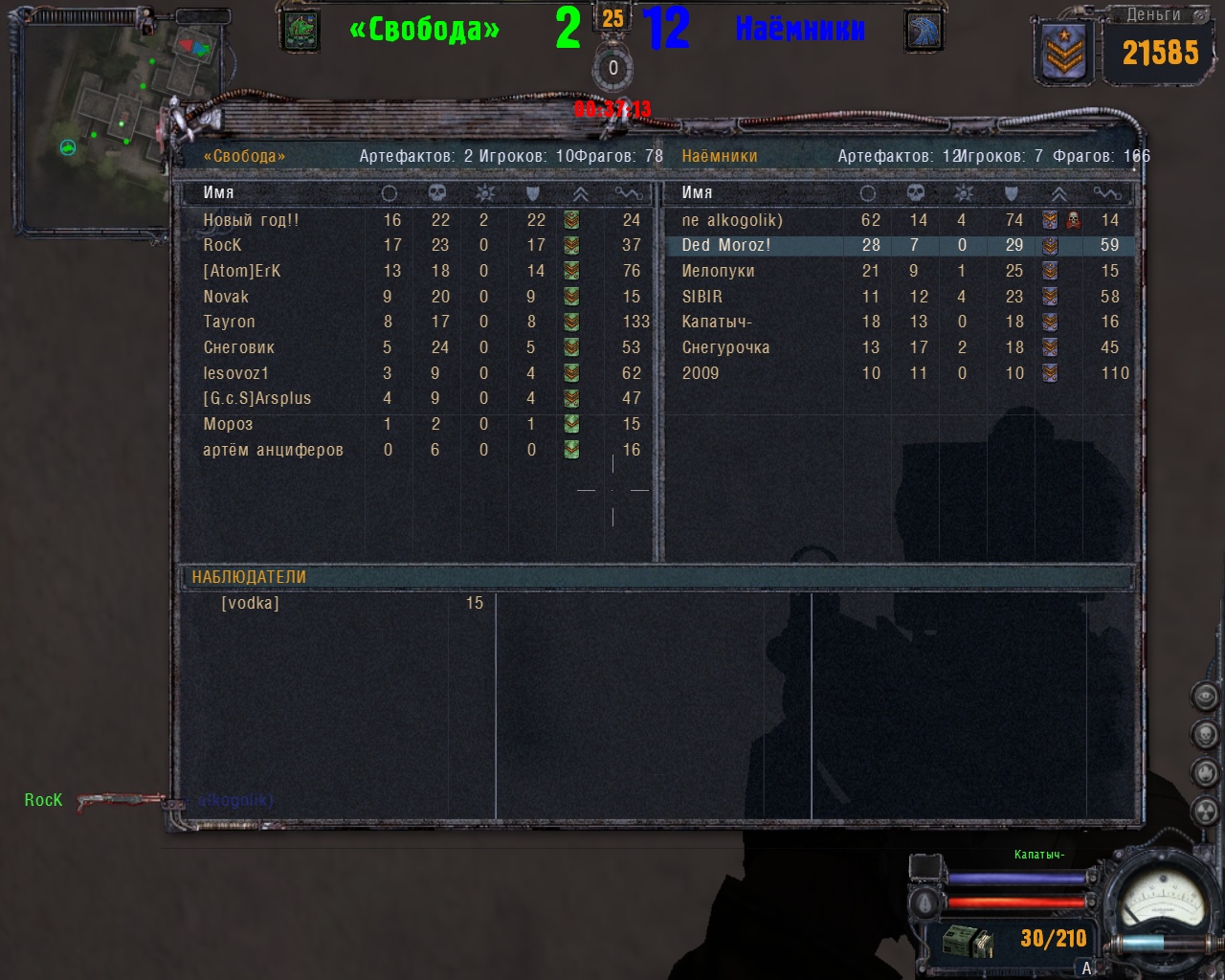Choose the Tayron player row
1225x980 pixels.
[229, 322]
